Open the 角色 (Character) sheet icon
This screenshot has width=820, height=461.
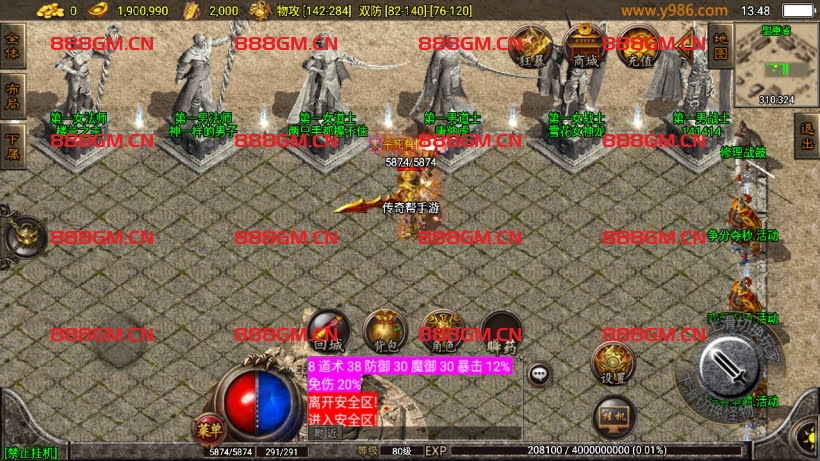(x=441, y=331)
